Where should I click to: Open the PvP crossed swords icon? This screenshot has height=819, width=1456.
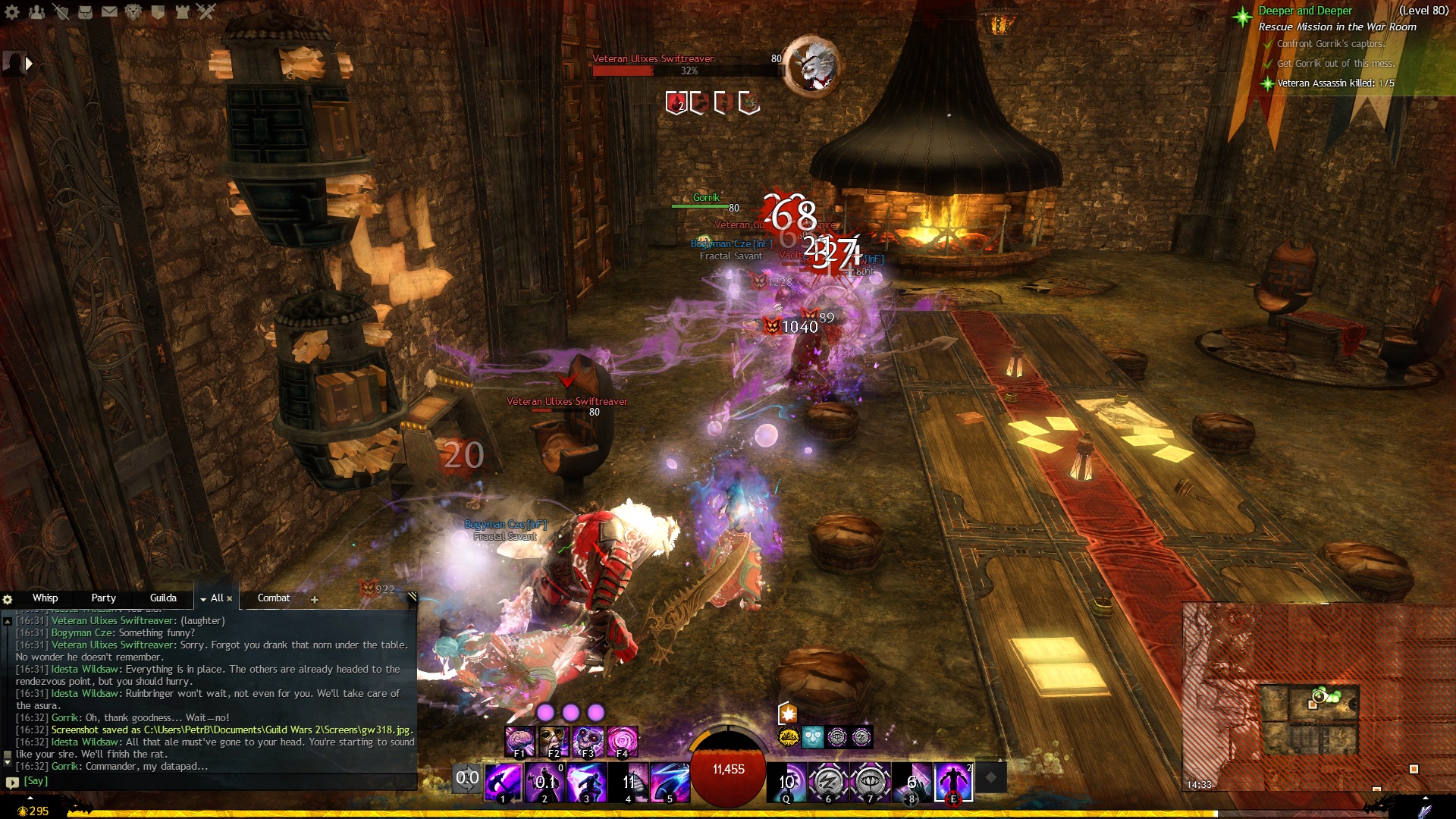pos(206,11)
